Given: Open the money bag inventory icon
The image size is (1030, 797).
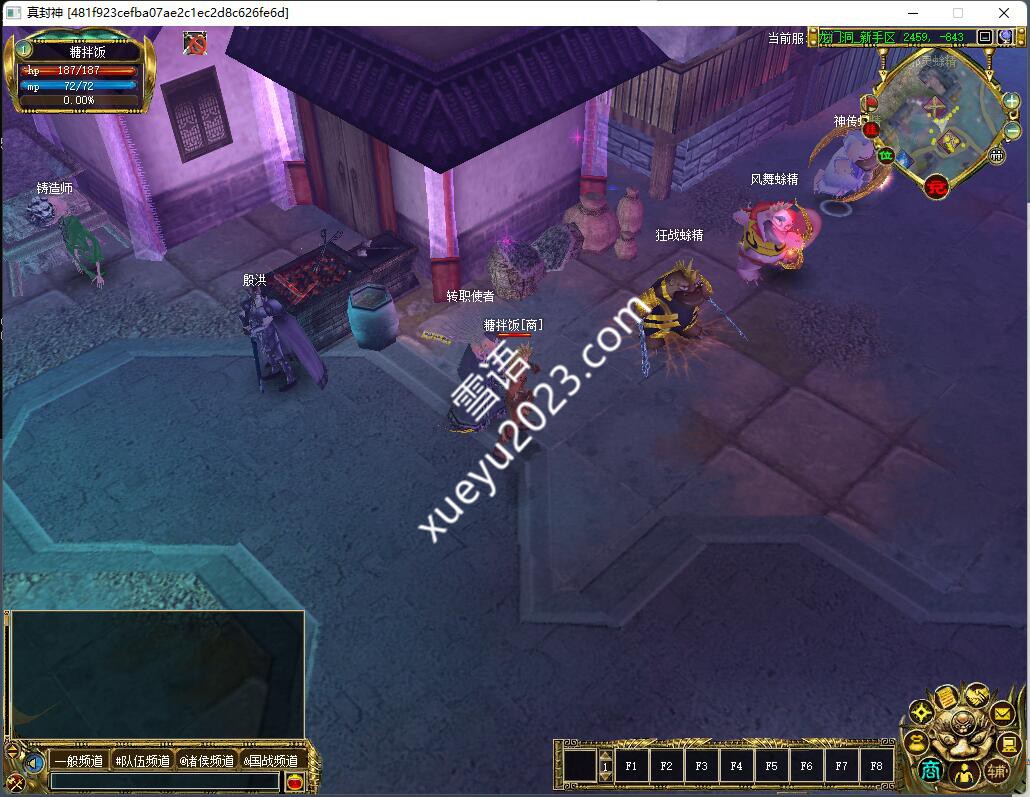Looking at the screenshot, I should tap(916, 742).
